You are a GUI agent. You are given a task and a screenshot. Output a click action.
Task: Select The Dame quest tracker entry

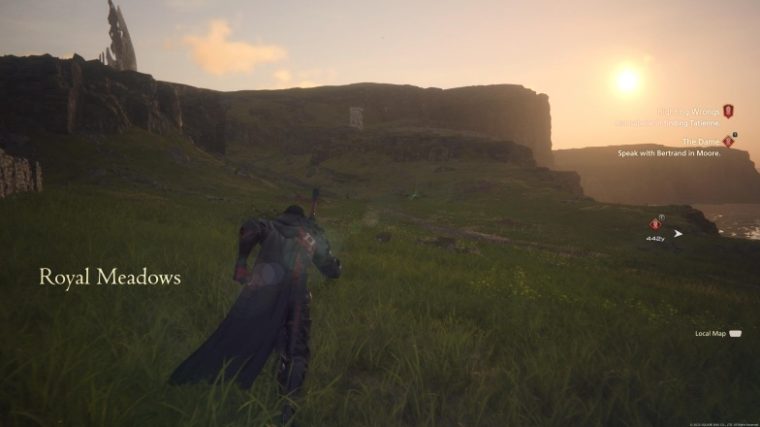699,142
